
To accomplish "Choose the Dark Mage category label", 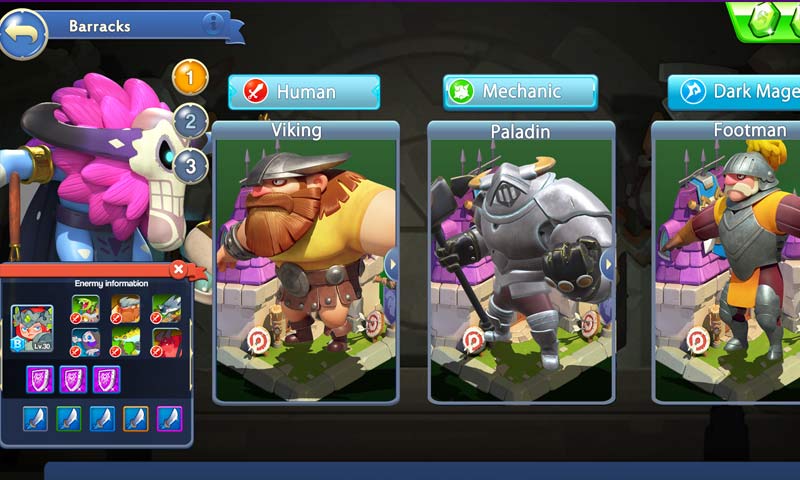I will [x=735, y=92].
